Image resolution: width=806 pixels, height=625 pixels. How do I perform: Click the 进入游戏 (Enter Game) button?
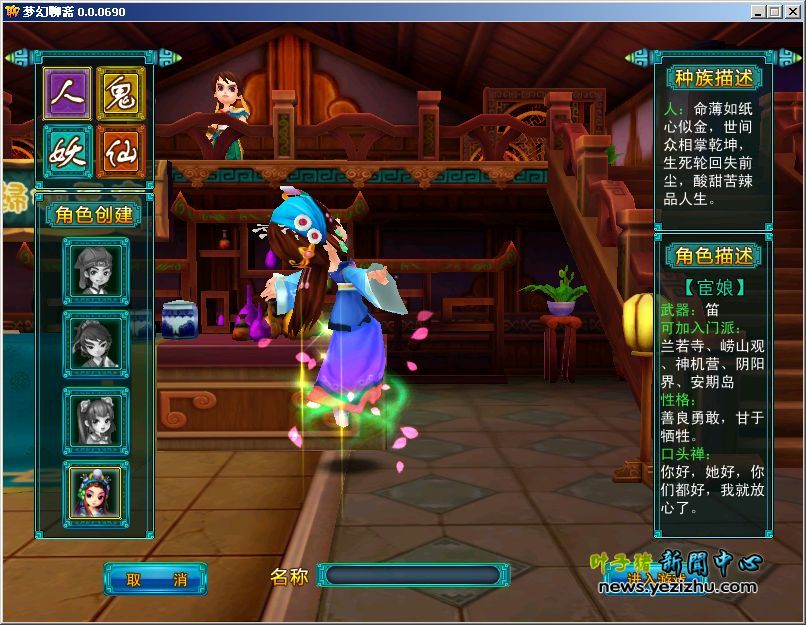[x=657, y=578]
